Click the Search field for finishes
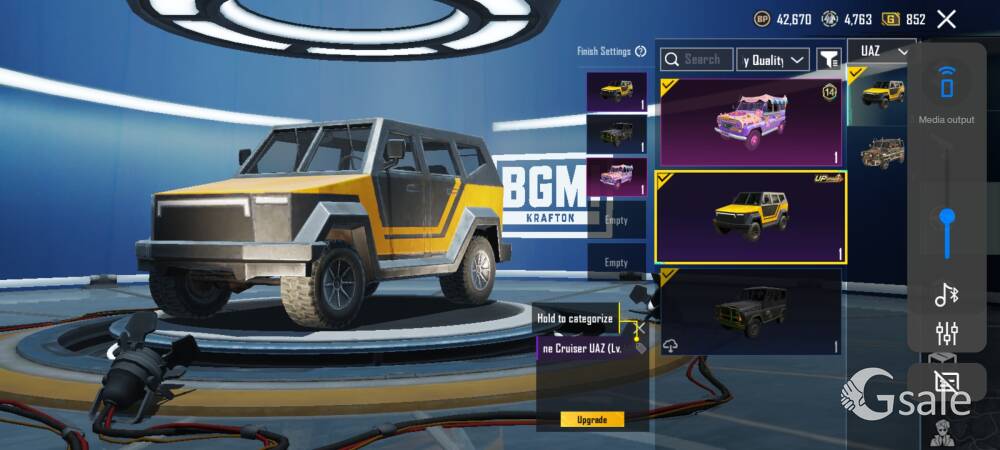 click(x=697, y=60)
